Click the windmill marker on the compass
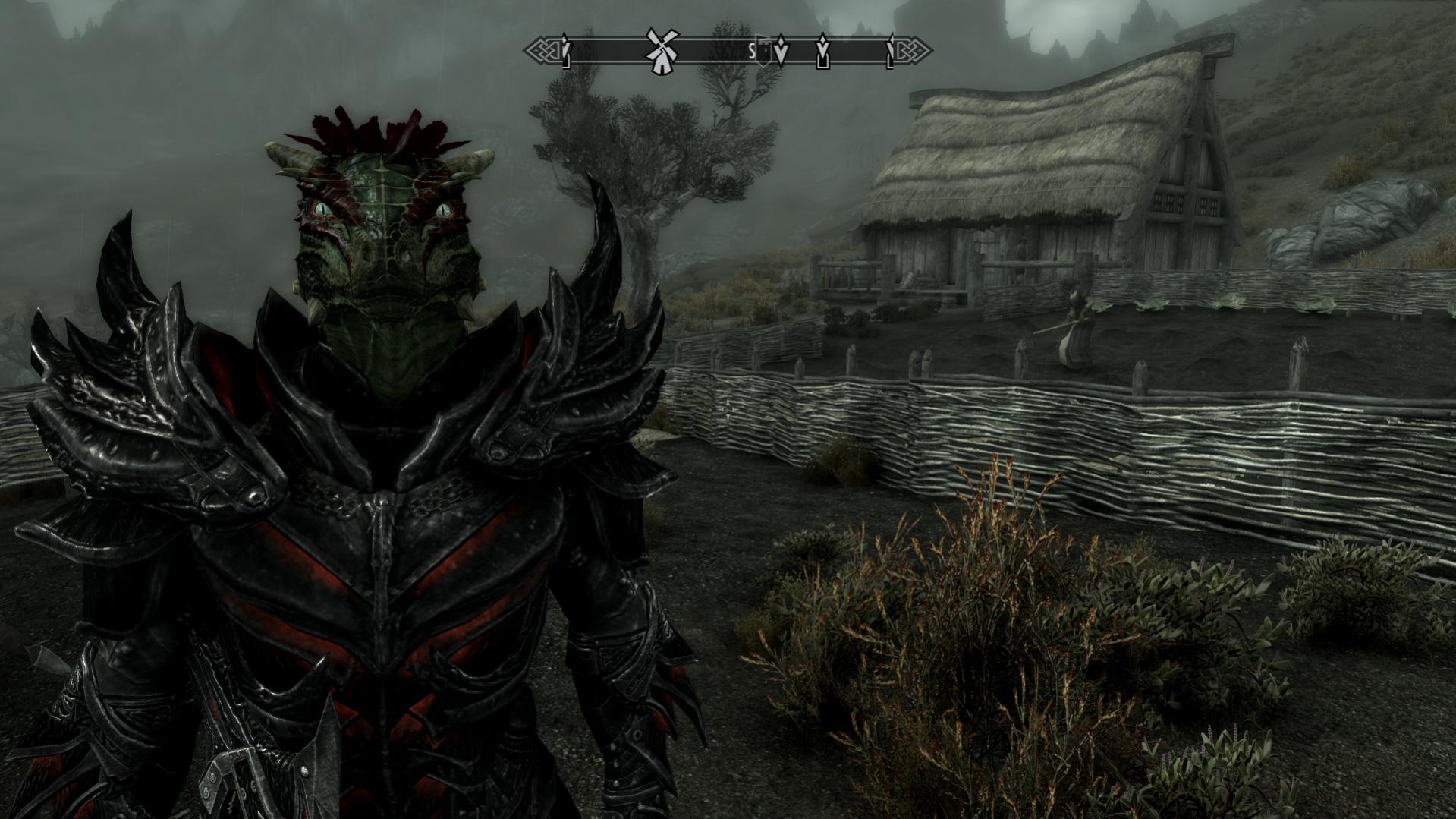 pos(662,51)
